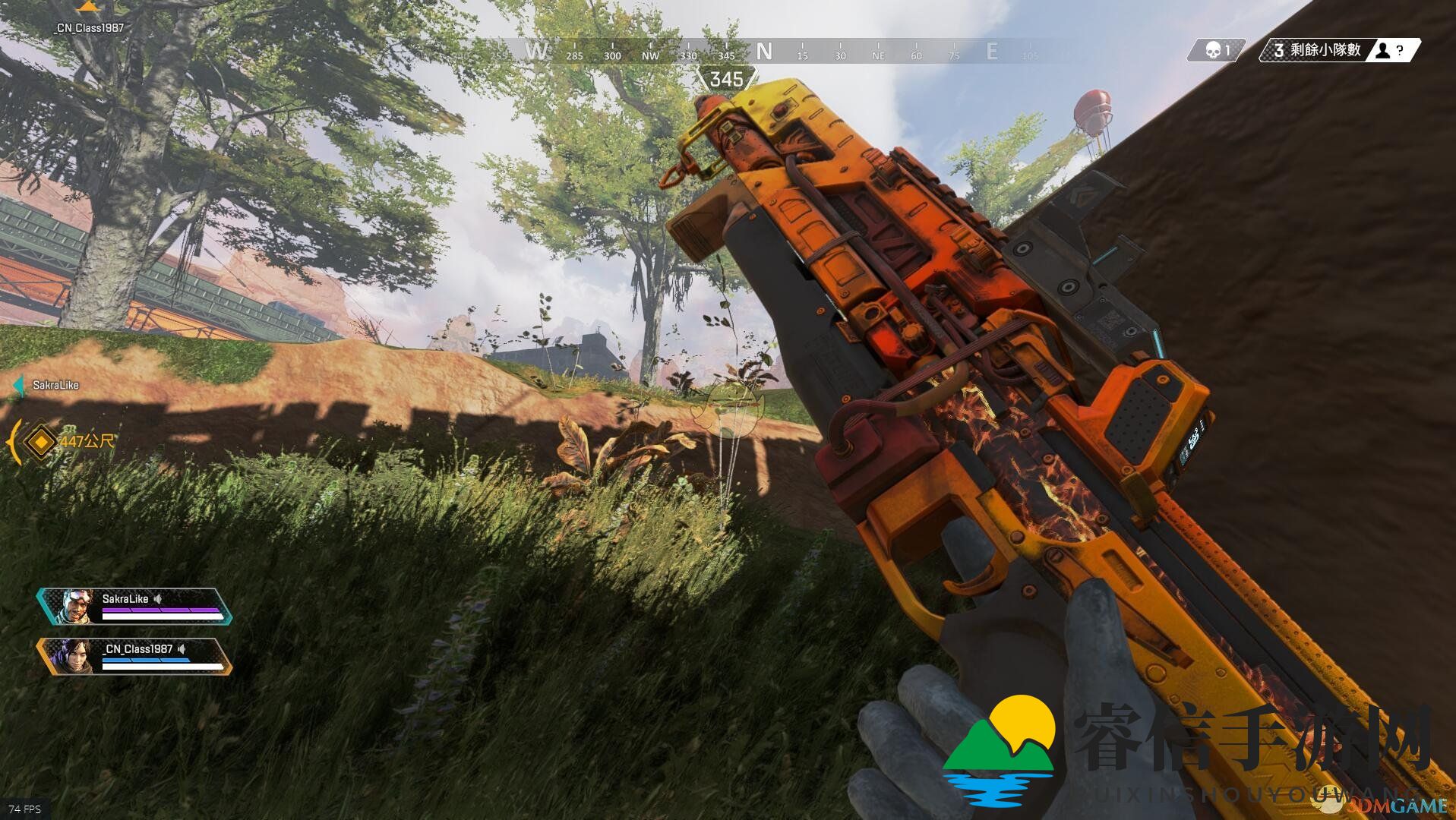Select _CN_Class1987's squad portrait

point(76,657)
